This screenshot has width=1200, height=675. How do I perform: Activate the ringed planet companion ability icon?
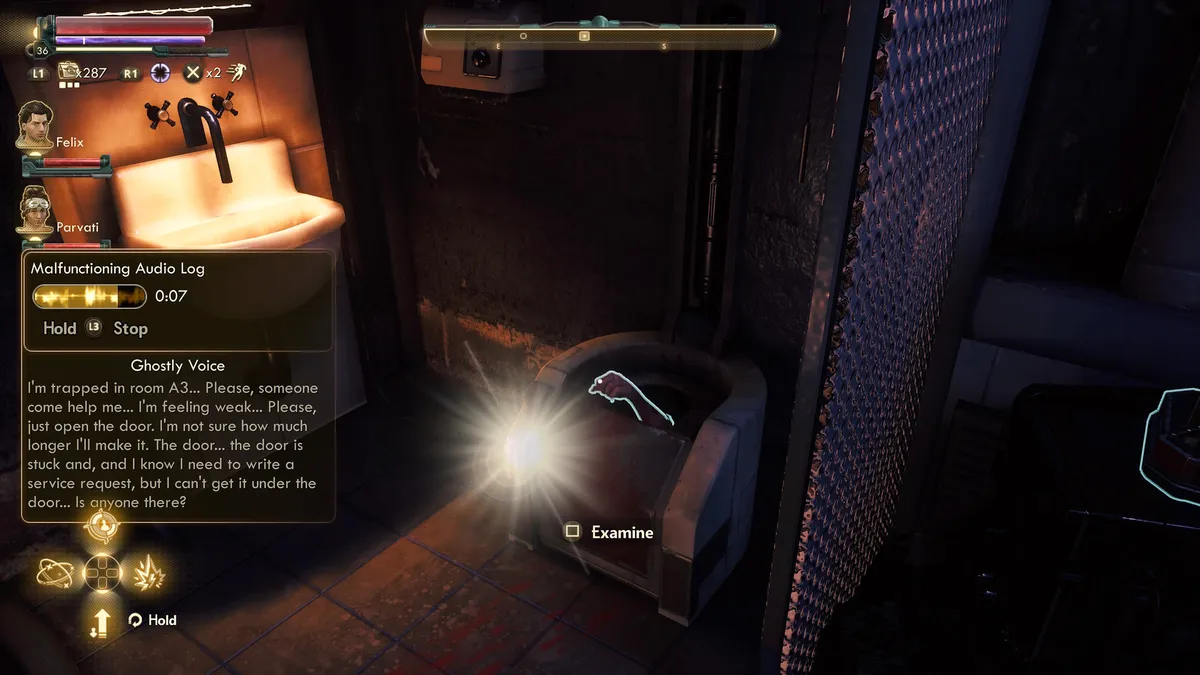pos(54,572)
